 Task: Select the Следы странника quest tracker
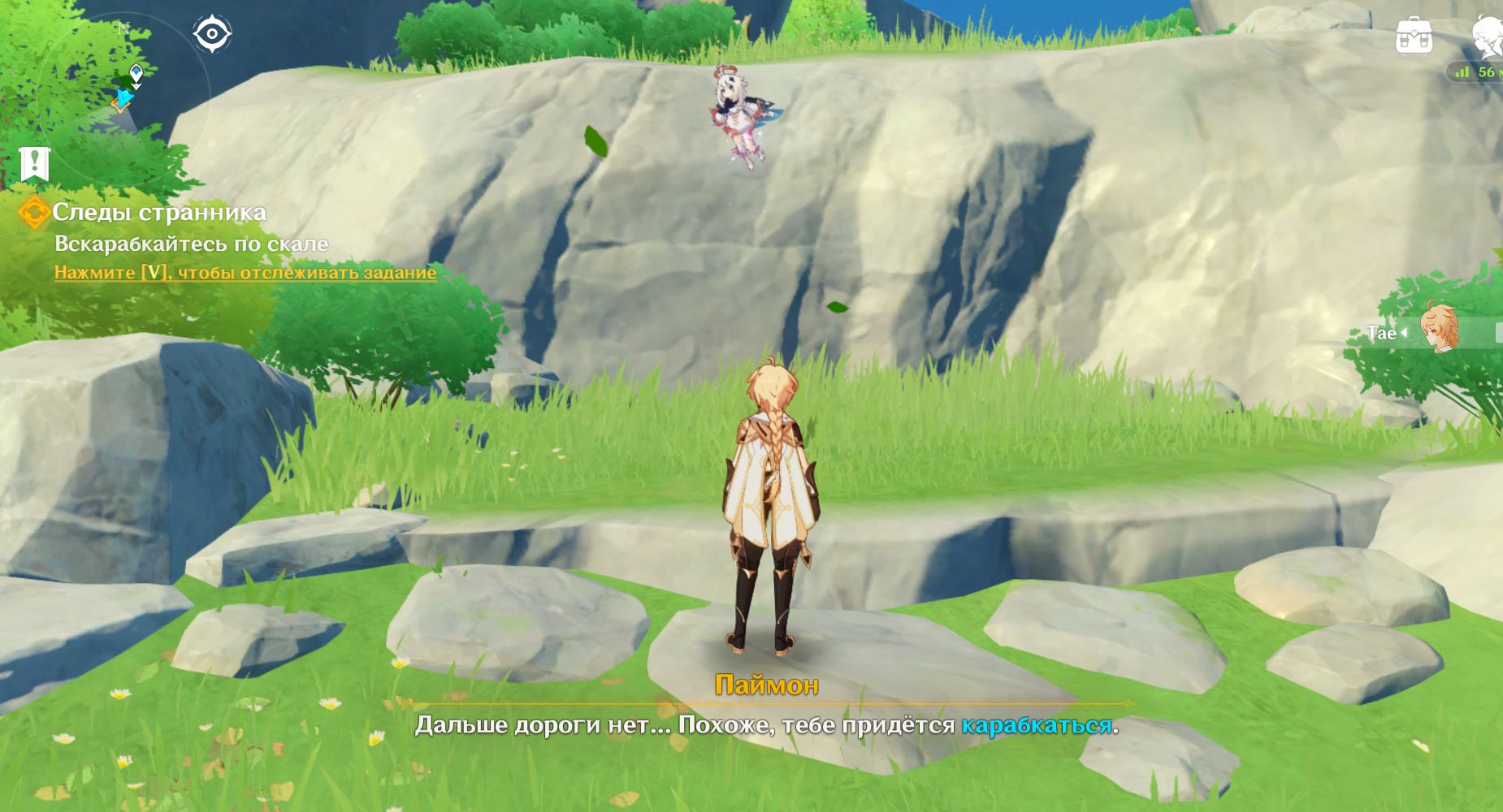tap(159, 213)
